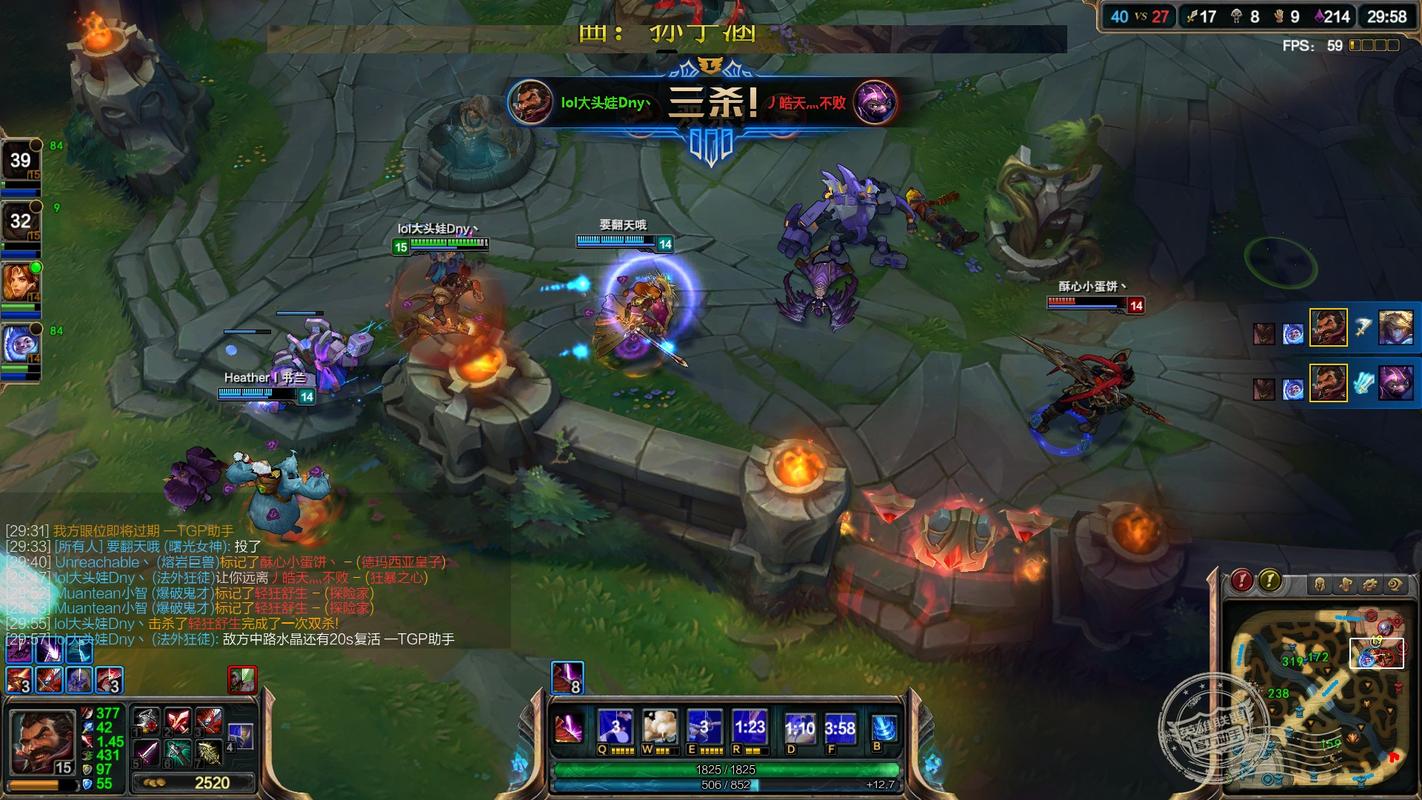This screenshot has height=800, width=1422.
Task: Activate the Q ability icon
Action: [614, 727]
